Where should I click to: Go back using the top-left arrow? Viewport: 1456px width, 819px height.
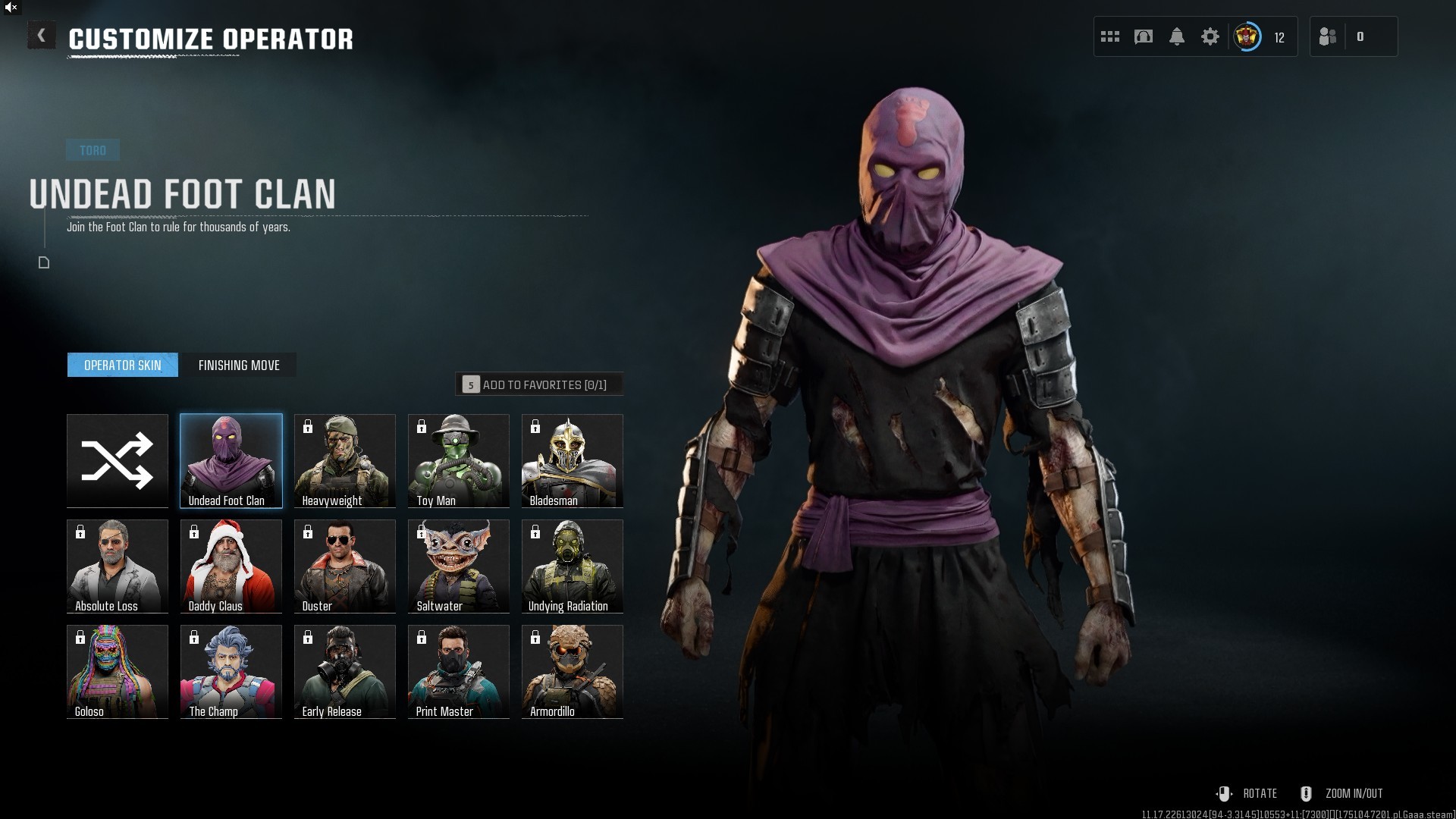[x=42, y=36]
